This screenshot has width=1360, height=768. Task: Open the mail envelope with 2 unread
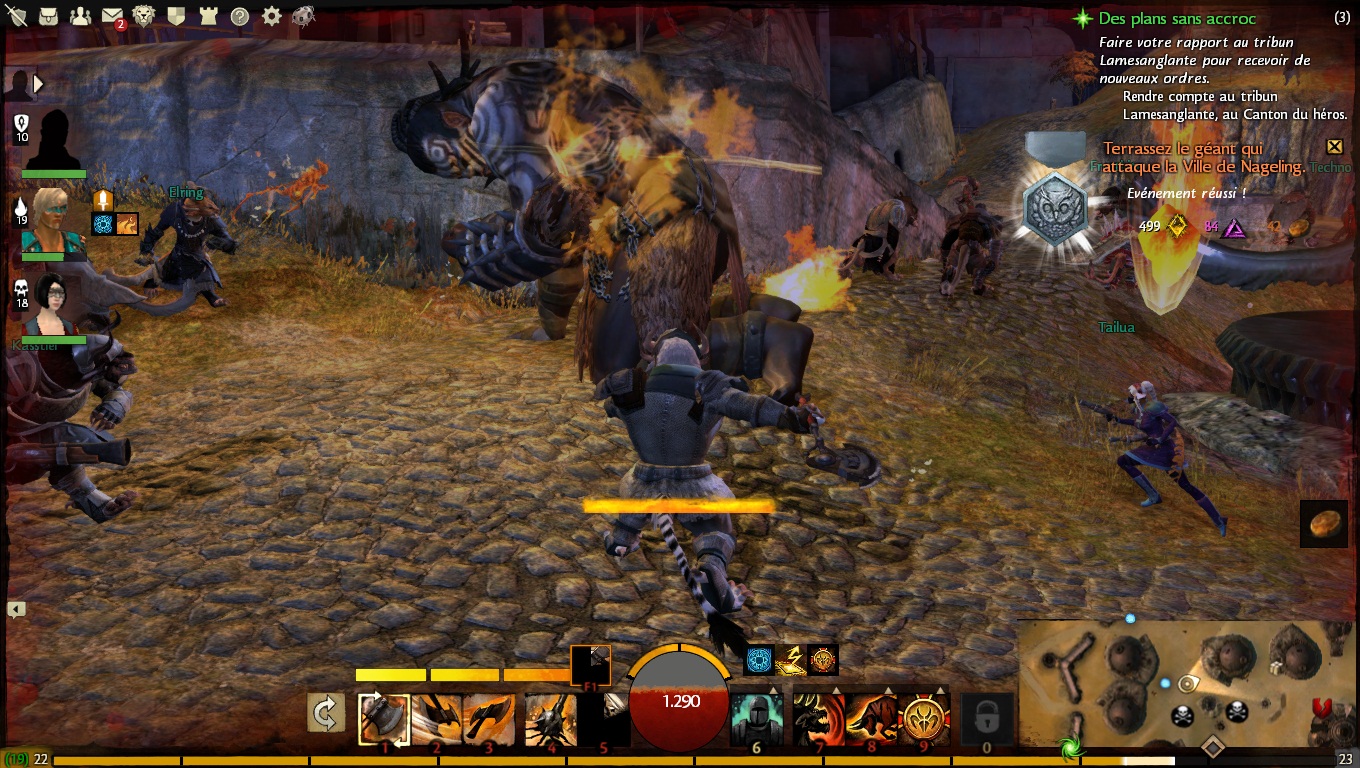(112, 16)
